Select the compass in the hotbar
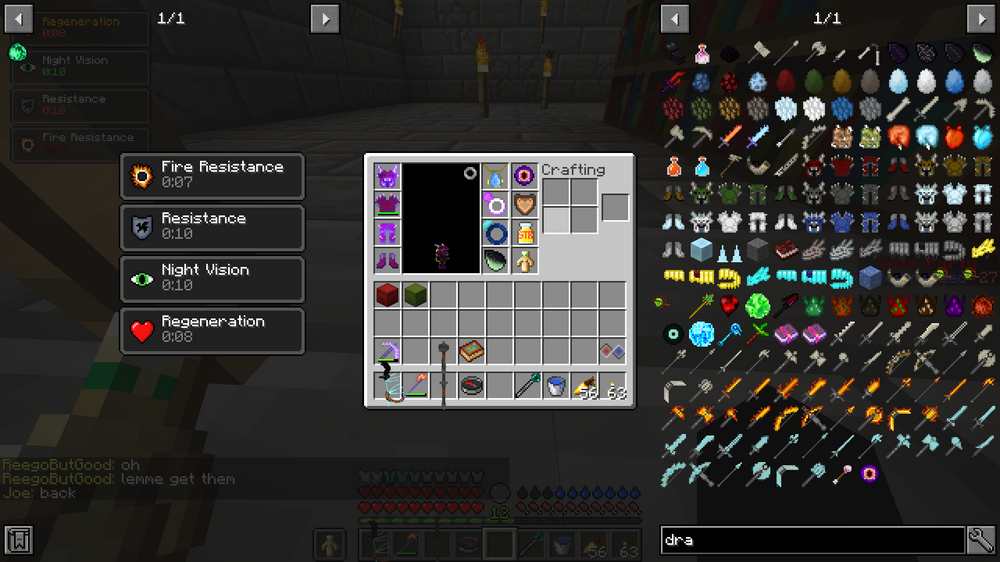Image resolution: width=1000 pixels, height=562 pixels. tap(471, 386)
